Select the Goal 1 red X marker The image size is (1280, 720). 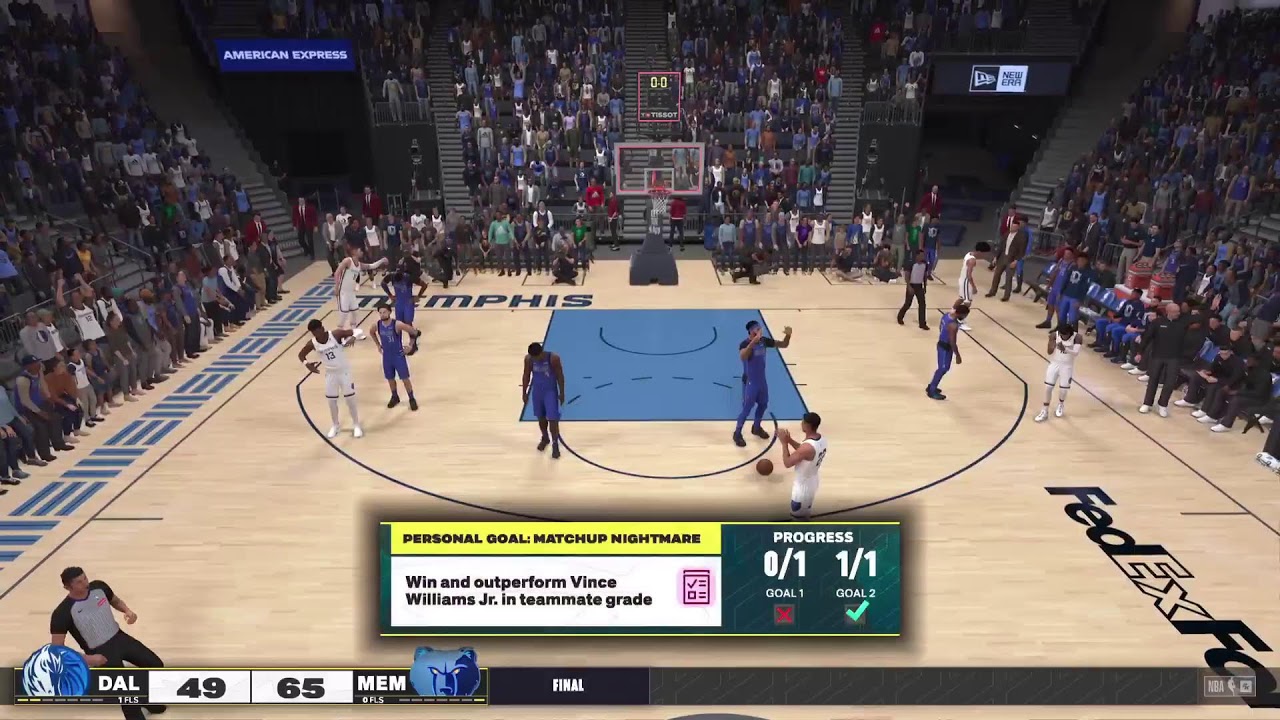pos(784,614)
